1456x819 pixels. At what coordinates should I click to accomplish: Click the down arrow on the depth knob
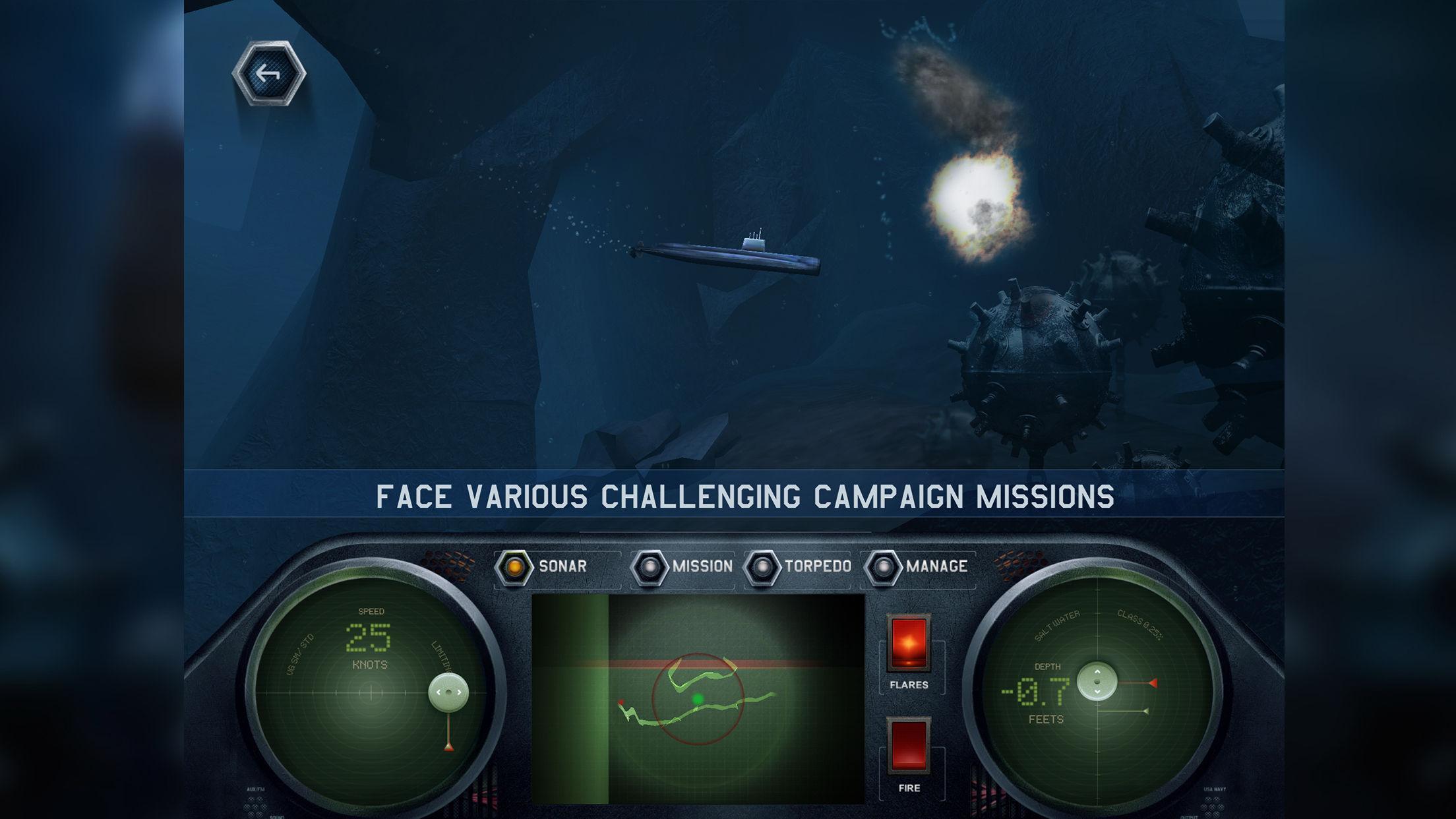pyautogui.click(x=1097, y=692)
